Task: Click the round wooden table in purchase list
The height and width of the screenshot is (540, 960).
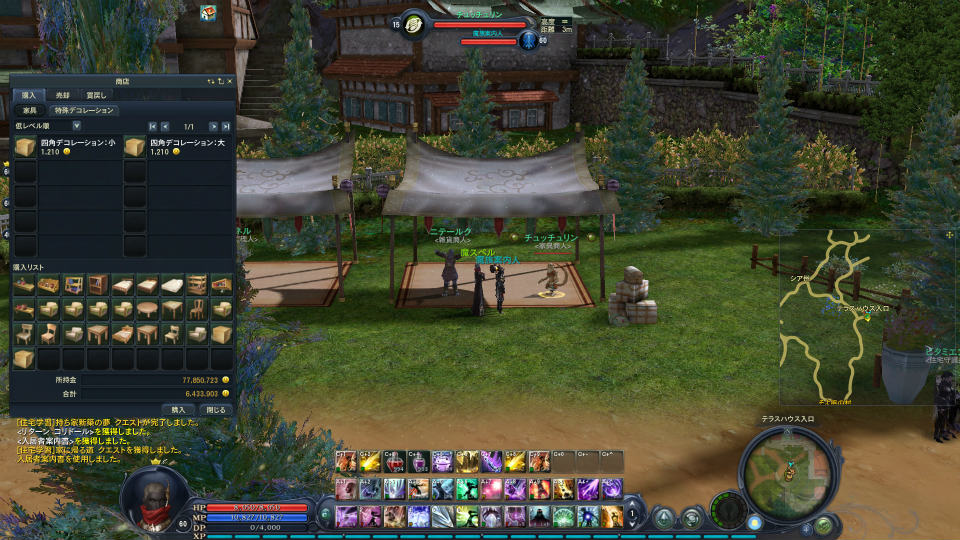Action: (x=147, y=309)
